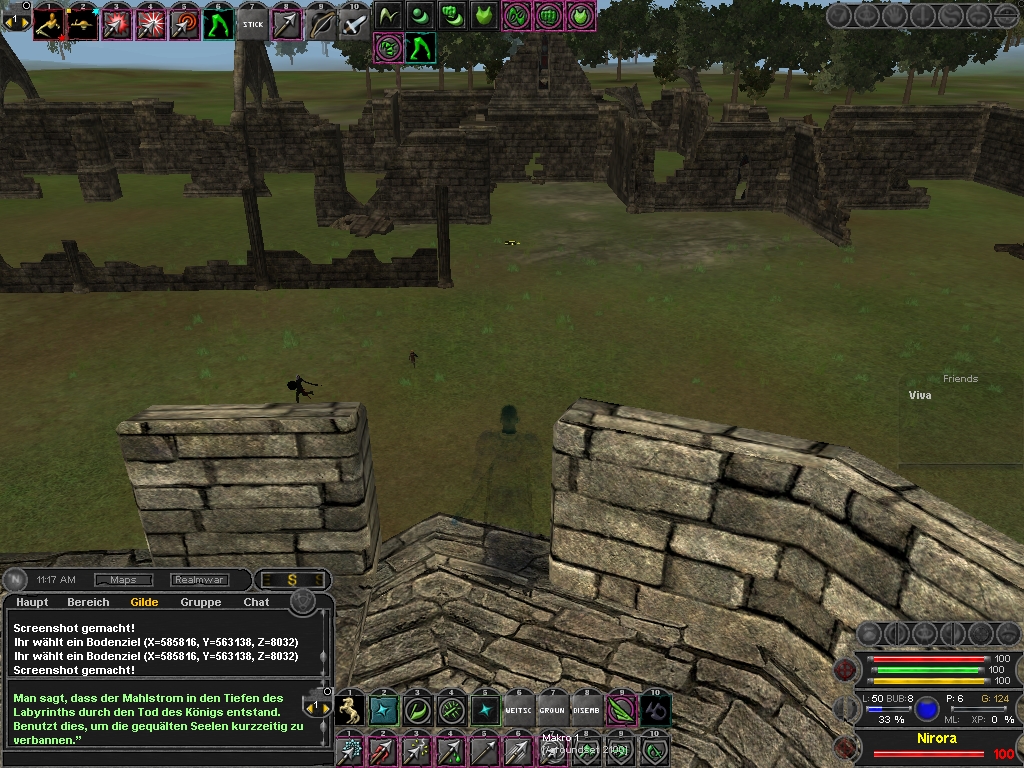Summon the golden horse mount
The width and height of the screenshot is (1024, 768).
click(x=350, y=710)
